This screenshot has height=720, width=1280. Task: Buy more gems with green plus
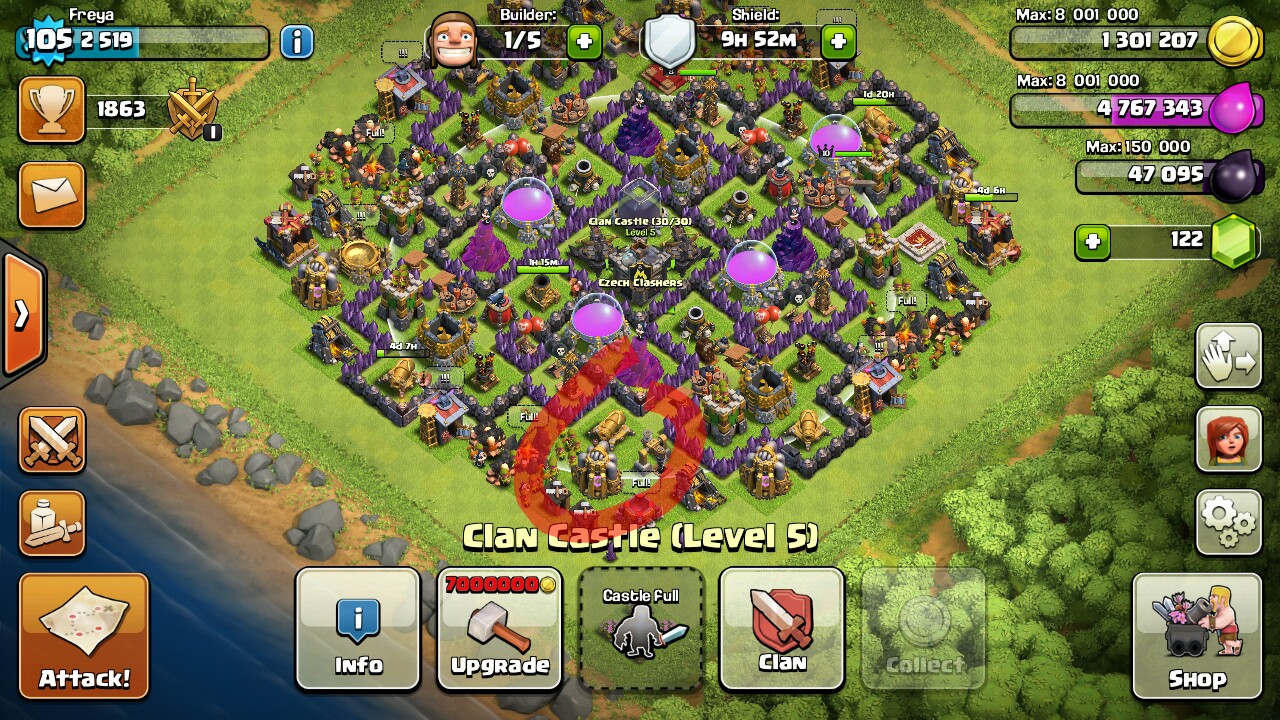(x=1092, y=241)
